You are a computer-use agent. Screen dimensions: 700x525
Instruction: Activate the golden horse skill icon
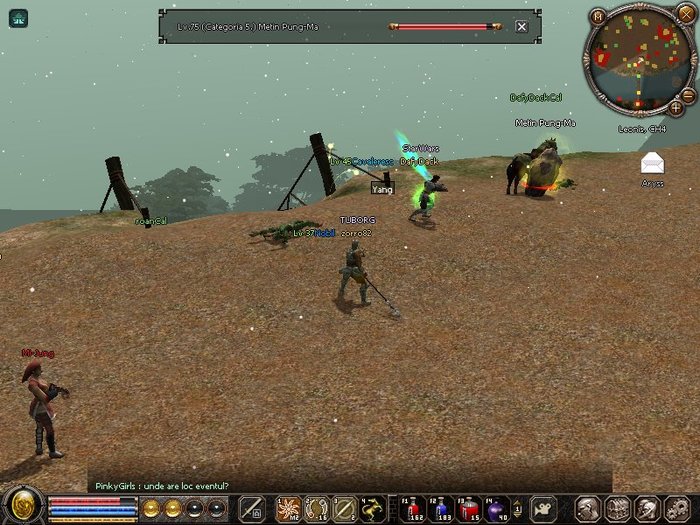[372, 508]
